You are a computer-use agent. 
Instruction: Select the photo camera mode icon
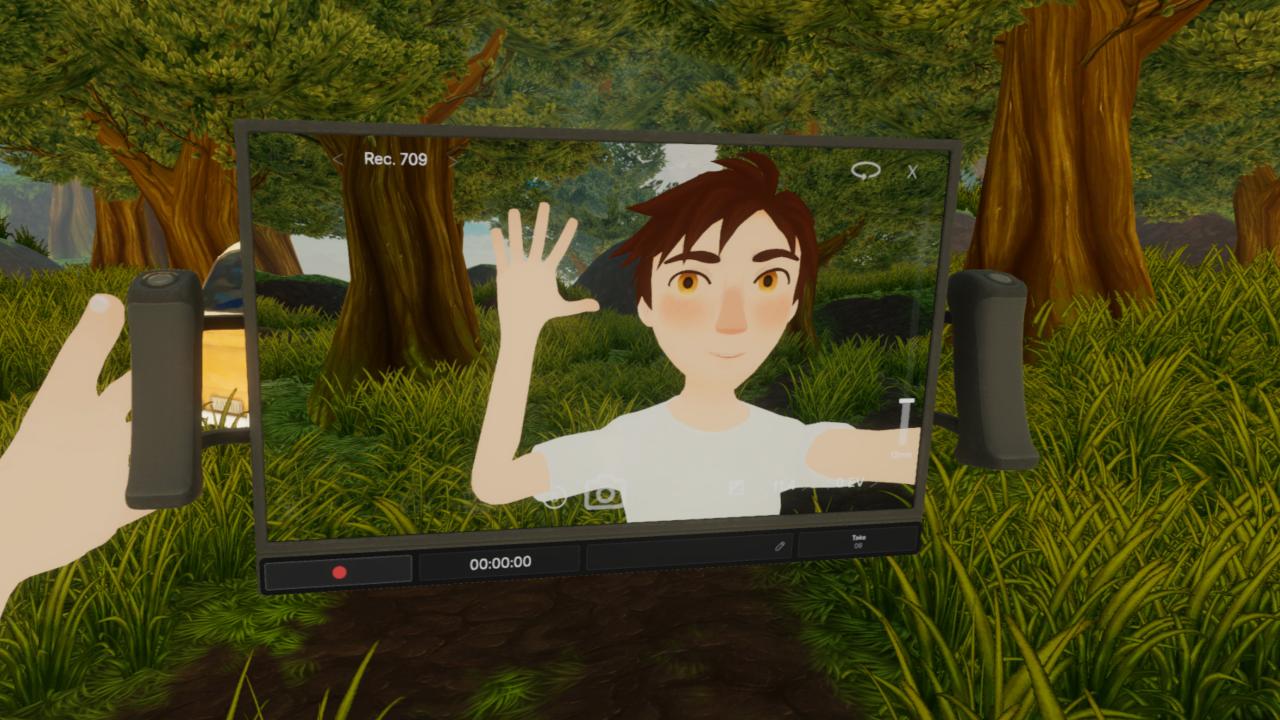click(x=604, y=494)
